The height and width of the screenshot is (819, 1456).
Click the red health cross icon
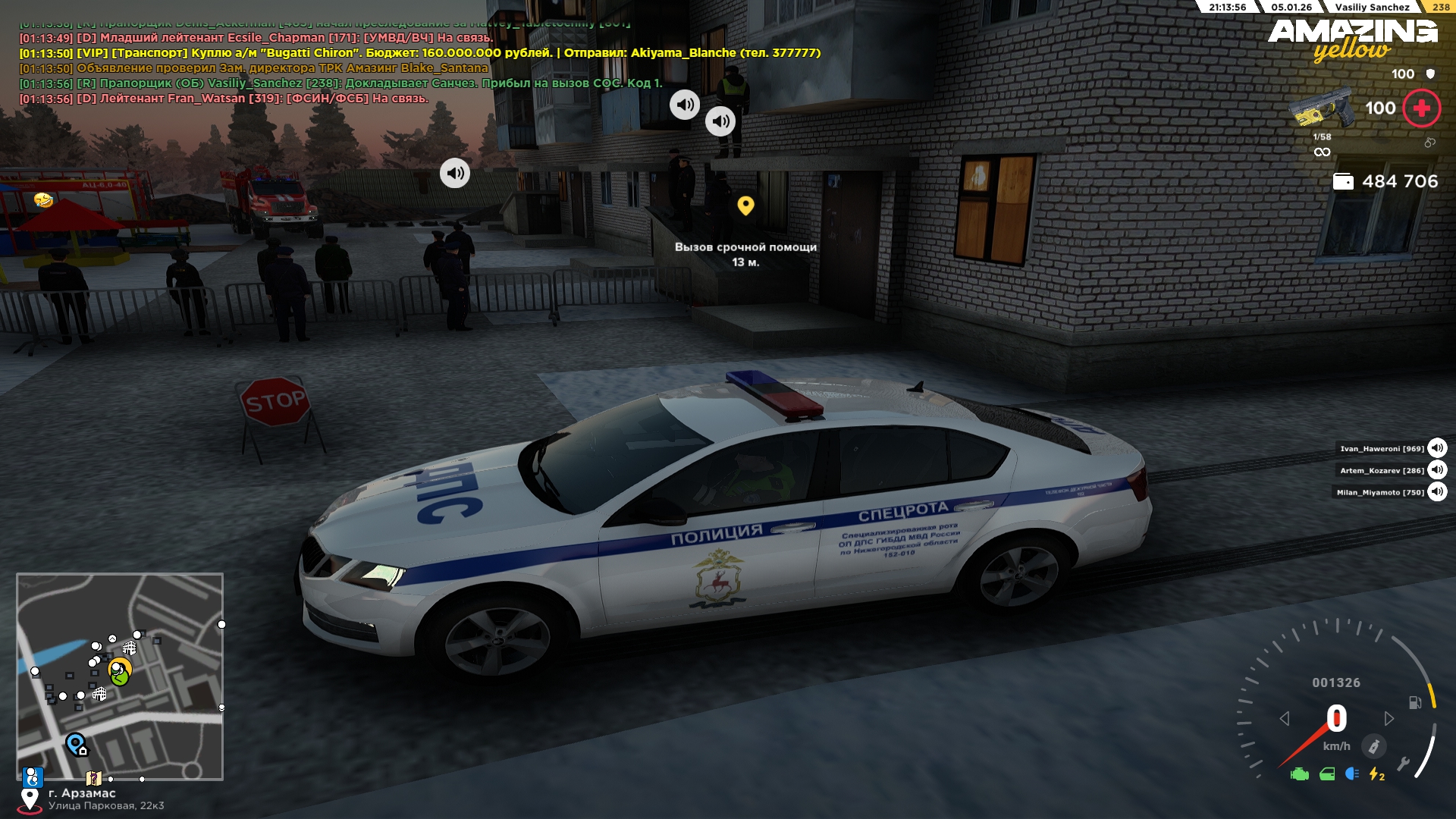1421,108
